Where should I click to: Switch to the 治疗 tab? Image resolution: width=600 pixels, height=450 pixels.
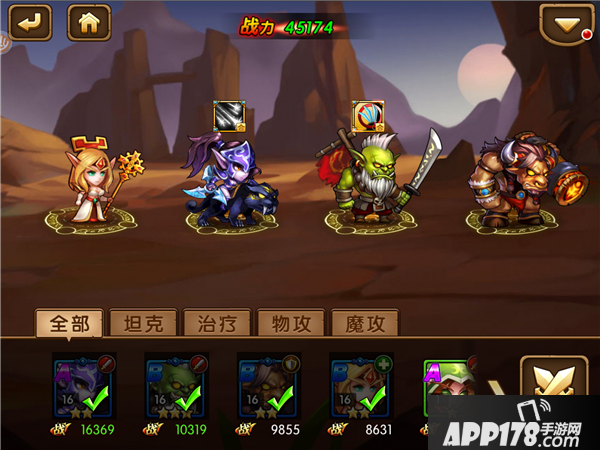[216, 323]
